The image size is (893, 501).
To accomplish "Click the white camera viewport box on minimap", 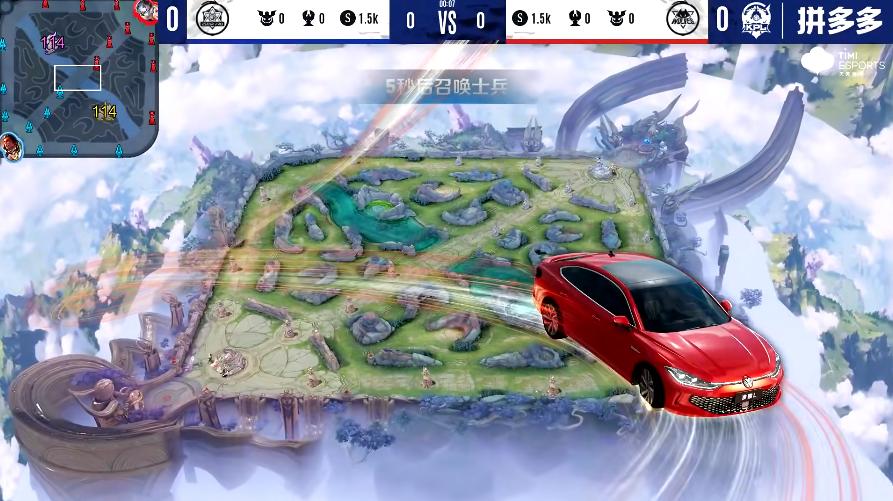I will pyautogui.click(x=78, y=78).
